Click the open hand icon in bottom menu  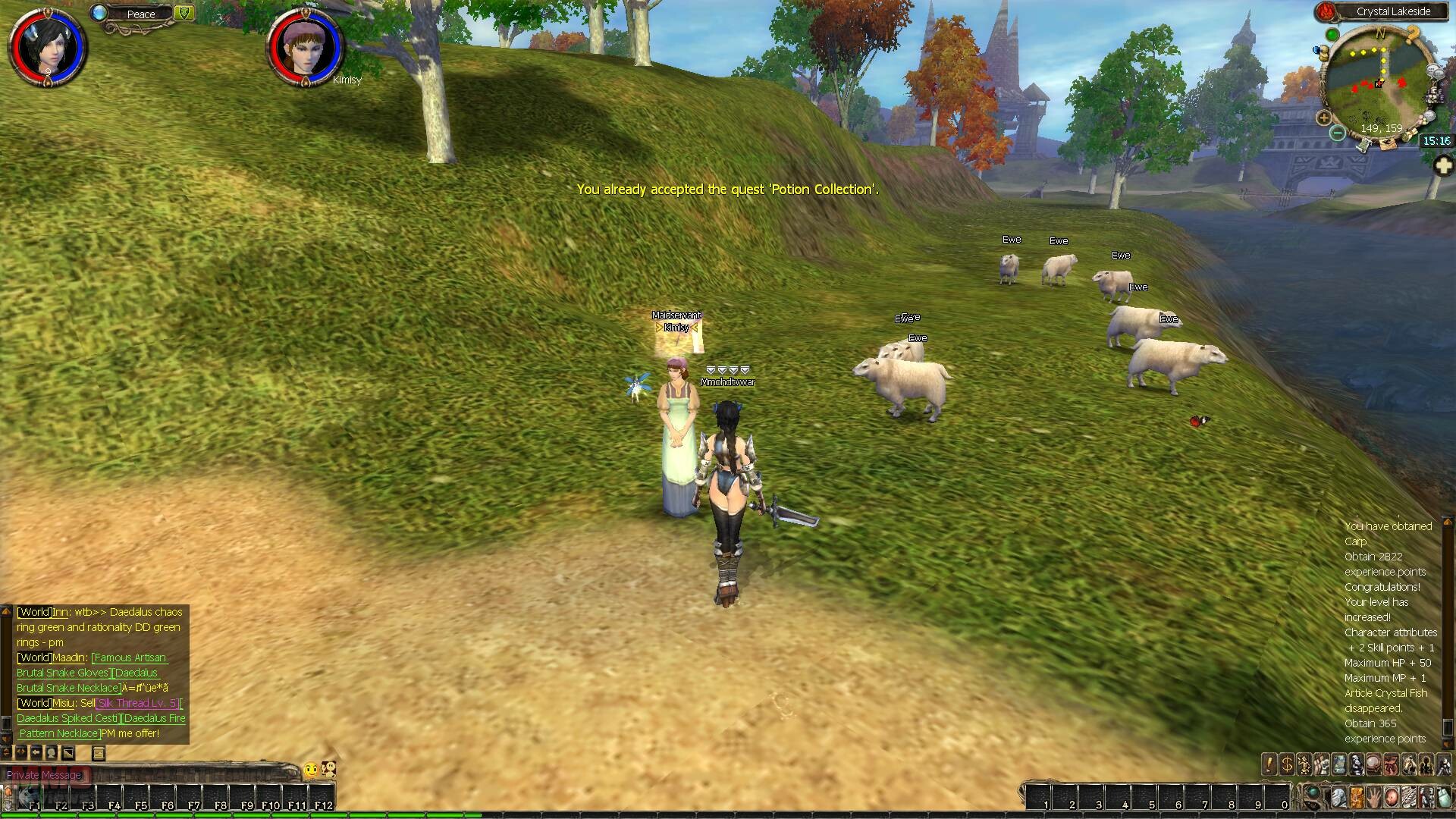tap(1373, 798)
